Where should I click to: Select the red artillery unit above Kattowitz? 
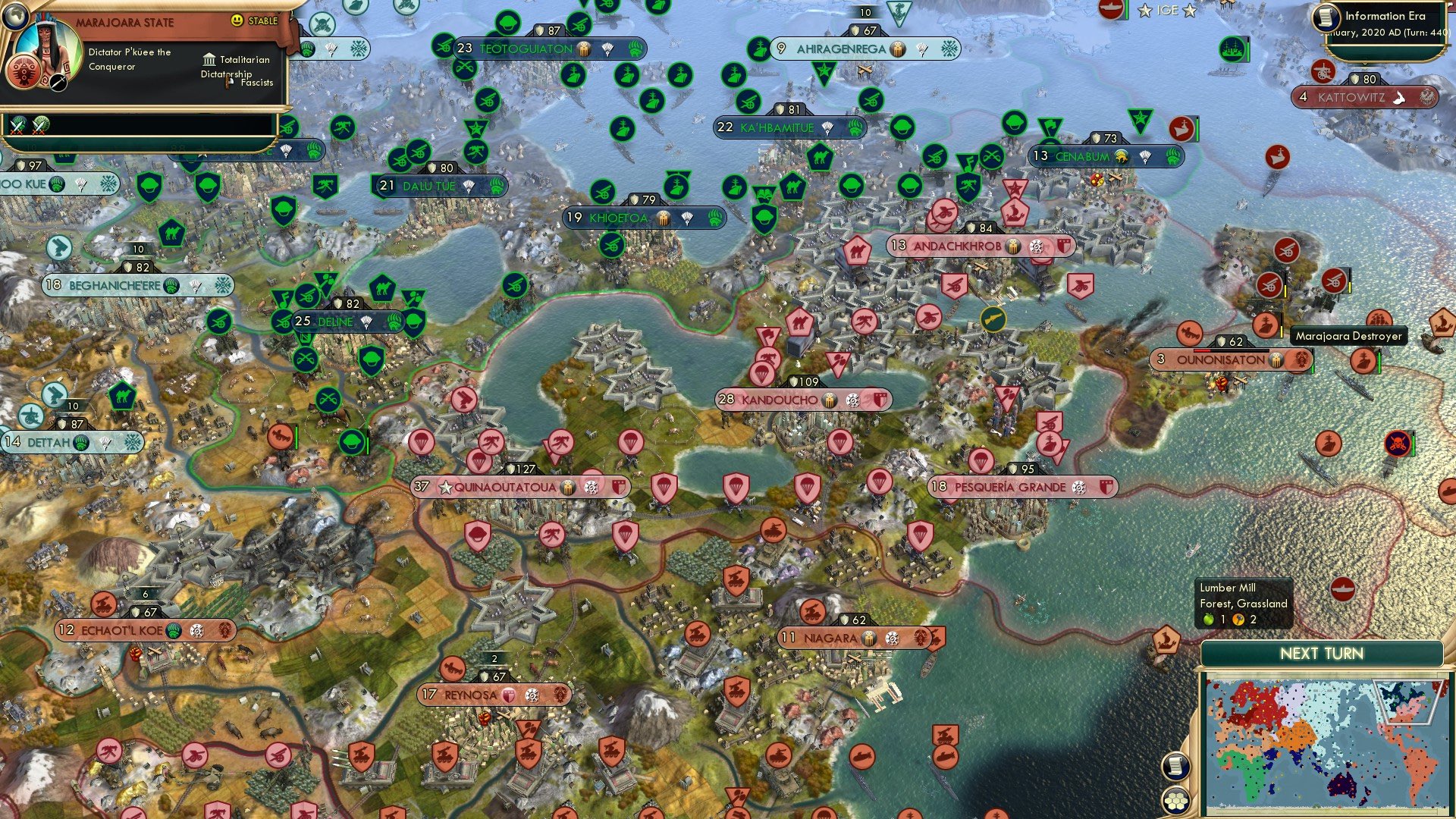pyautogui.click(x=1323, y=73)
